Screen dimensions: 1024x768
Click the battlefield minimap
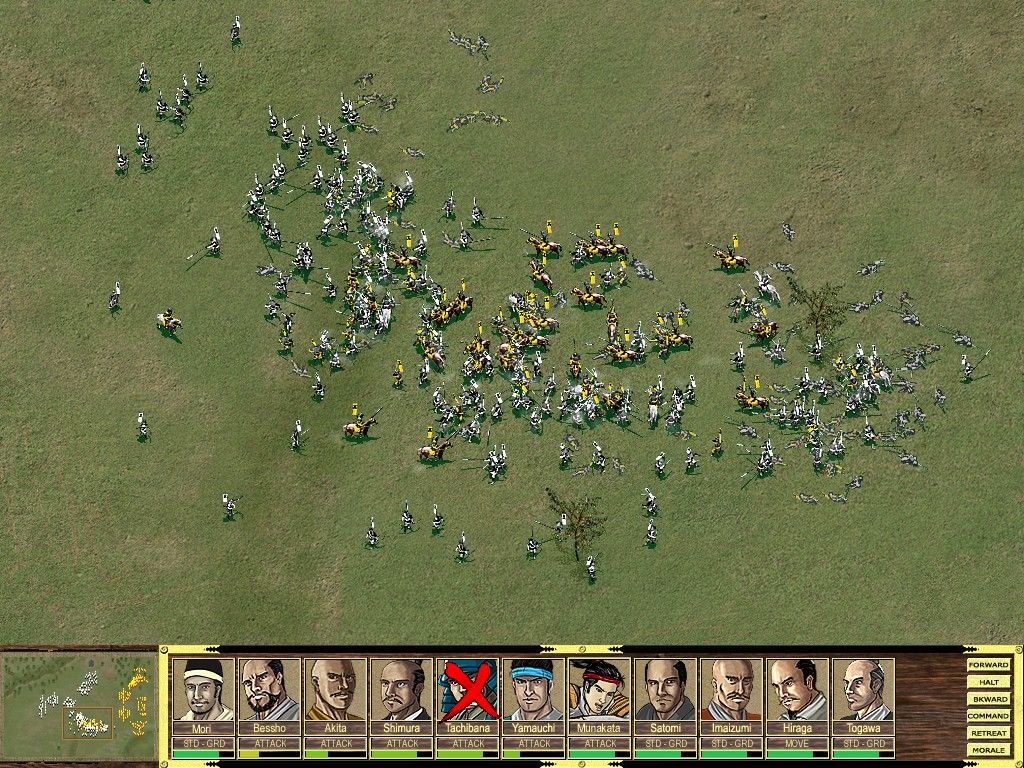[x=78, y=706]
